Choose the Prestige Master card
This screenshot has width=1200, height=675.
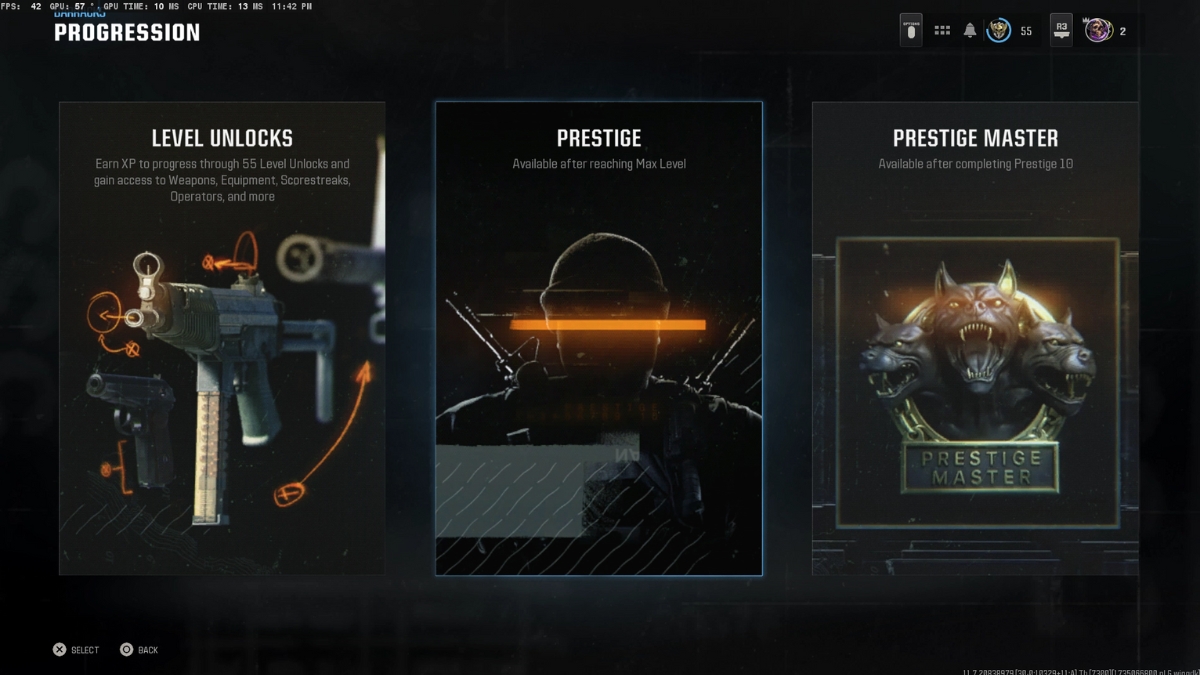974,338
